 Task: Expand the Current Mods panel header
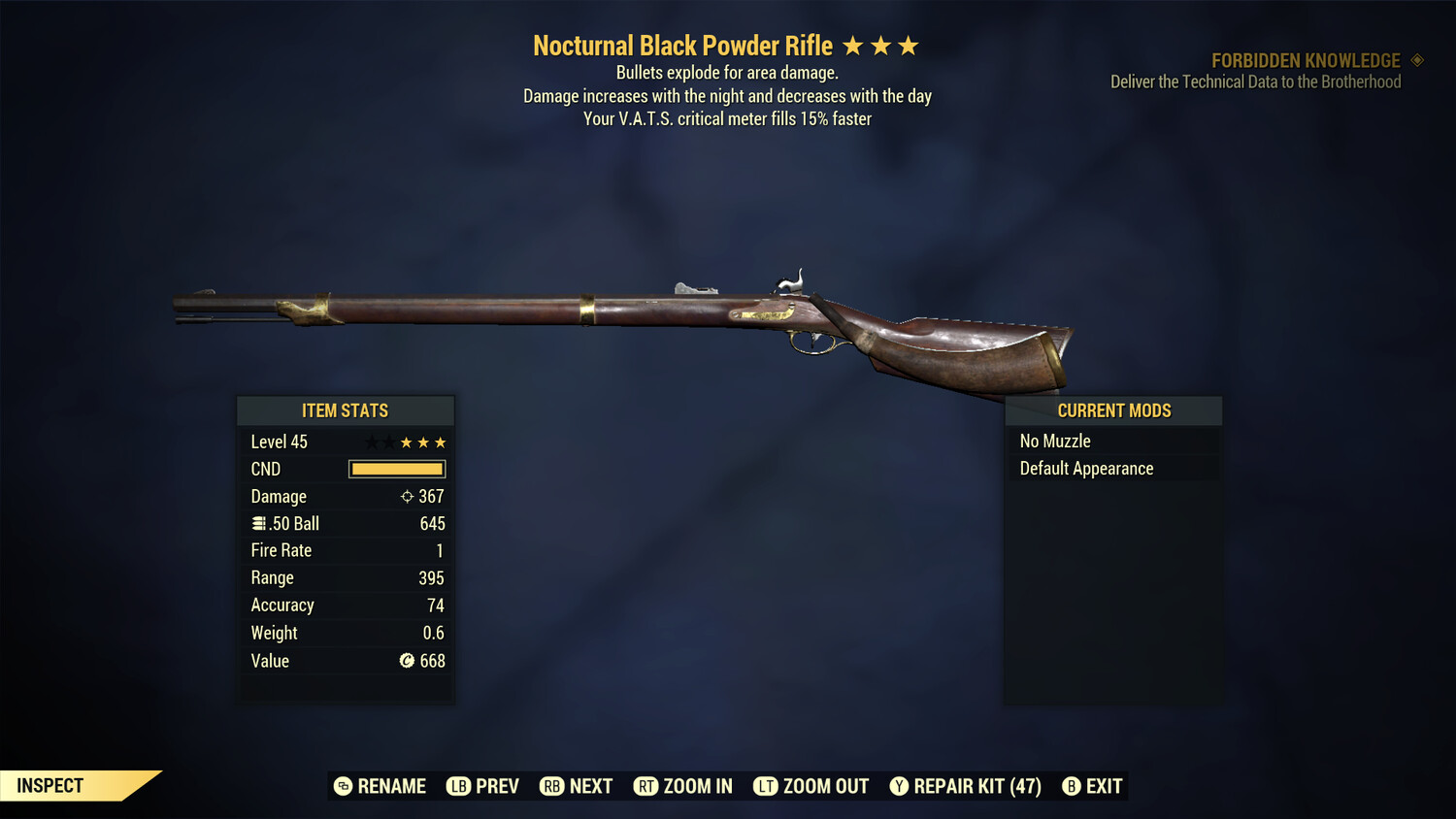pos(1113,410)
